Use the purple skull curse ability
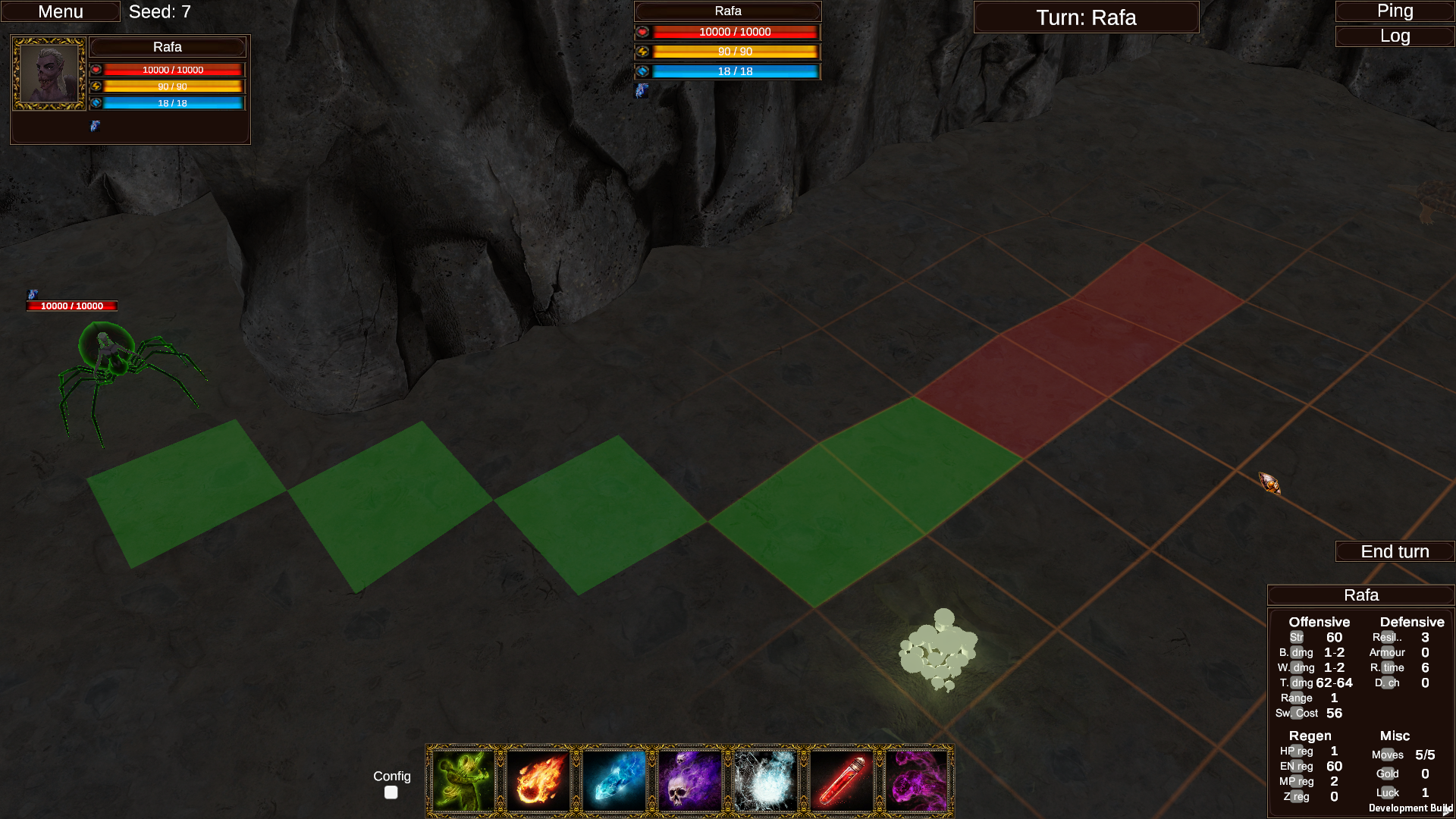This screenshot has width=1456, height=819. coord(689,781)
